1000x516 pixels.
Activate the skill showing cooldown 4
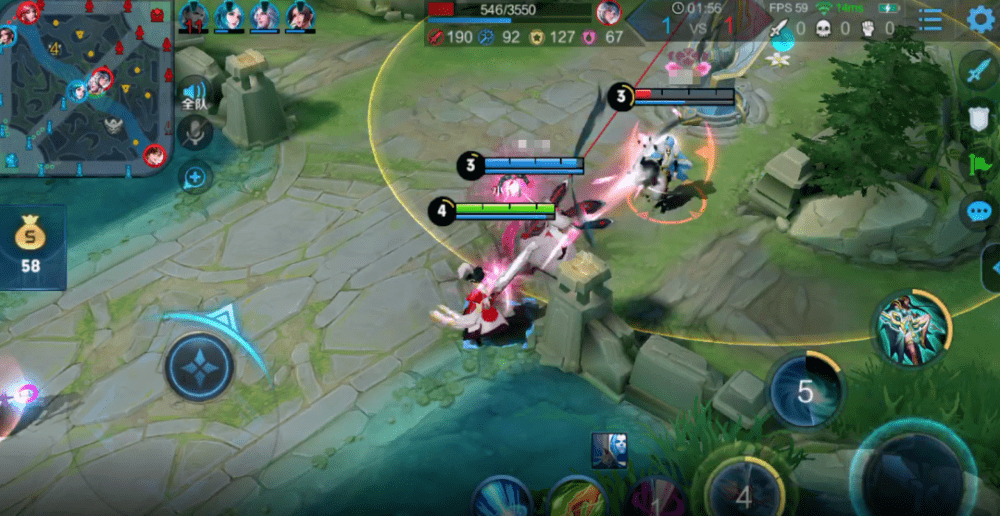tap(742, 492)
